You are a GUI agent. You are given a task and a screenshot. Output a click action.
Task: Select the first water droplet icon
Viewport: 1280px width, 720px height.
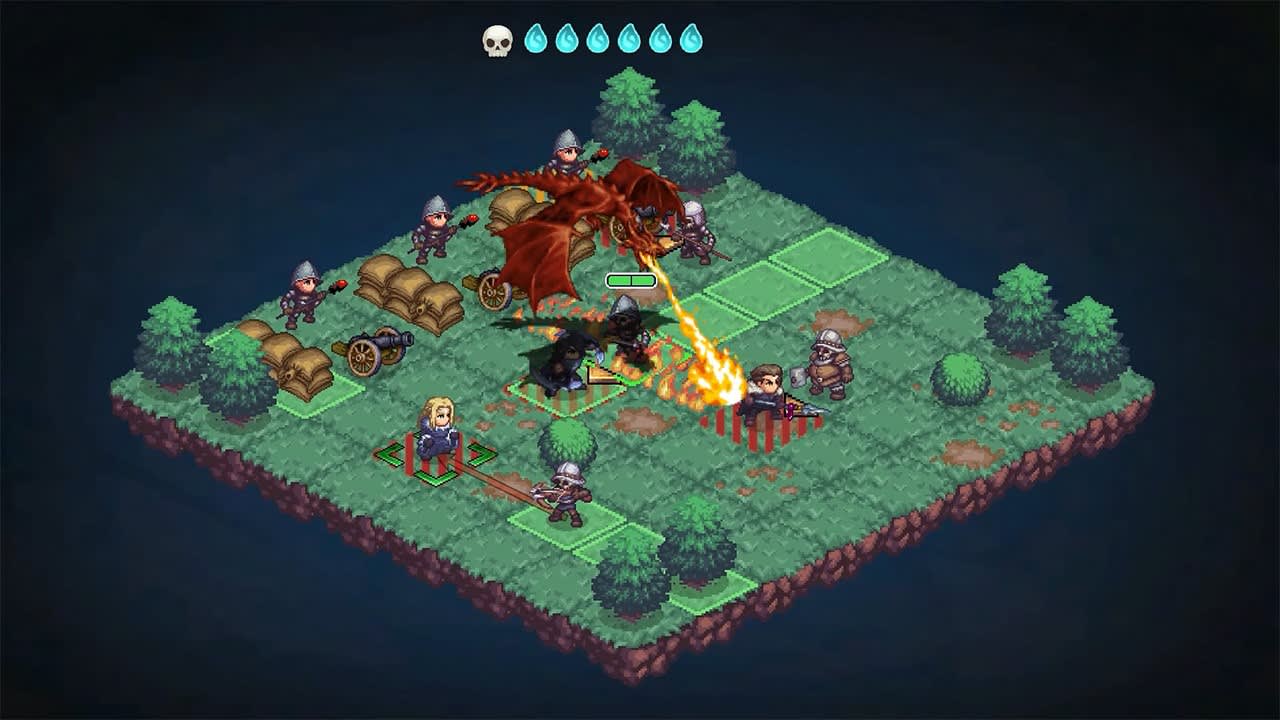tap(535, 39)
